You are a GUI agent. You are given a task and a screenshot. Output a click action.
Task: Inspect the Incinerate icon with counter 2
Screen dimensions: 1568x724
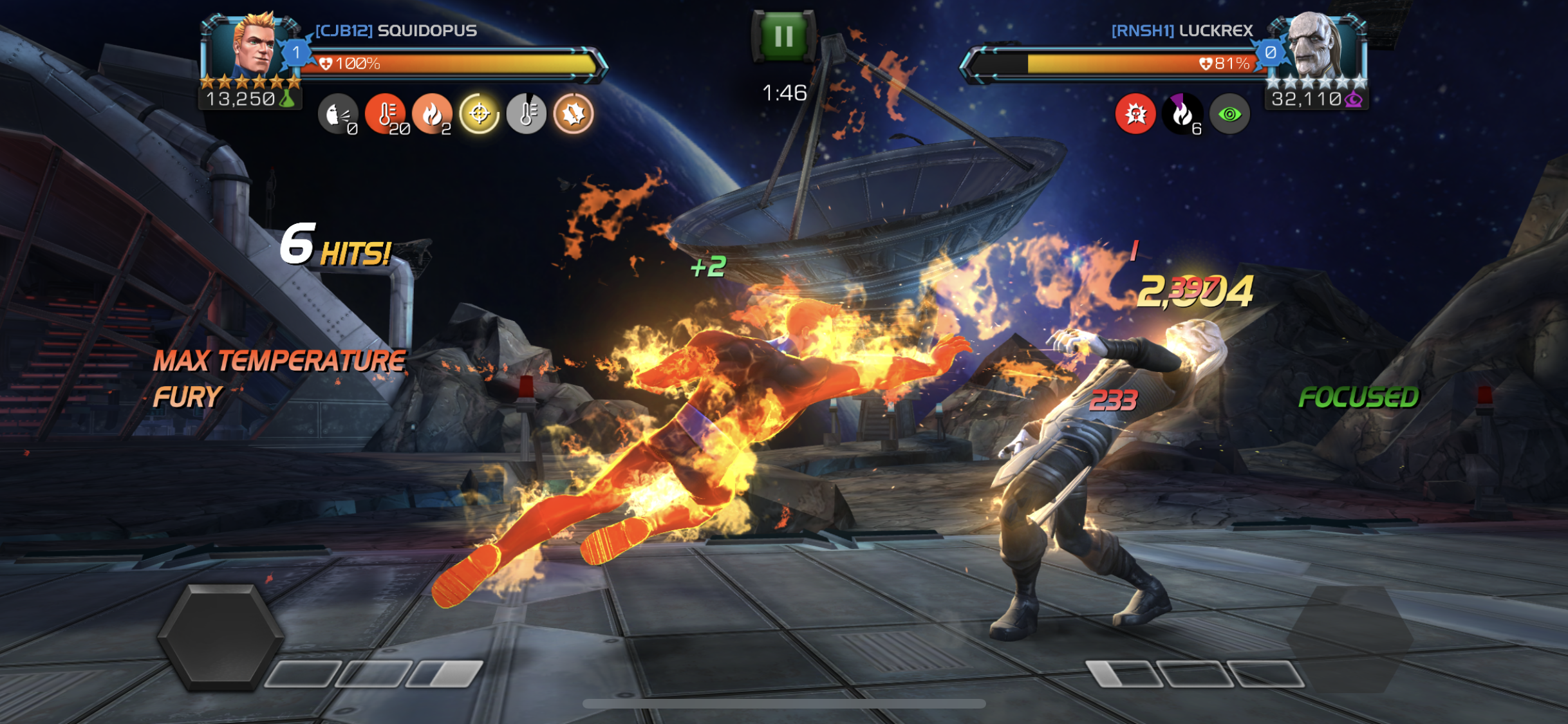pos(432,115)
